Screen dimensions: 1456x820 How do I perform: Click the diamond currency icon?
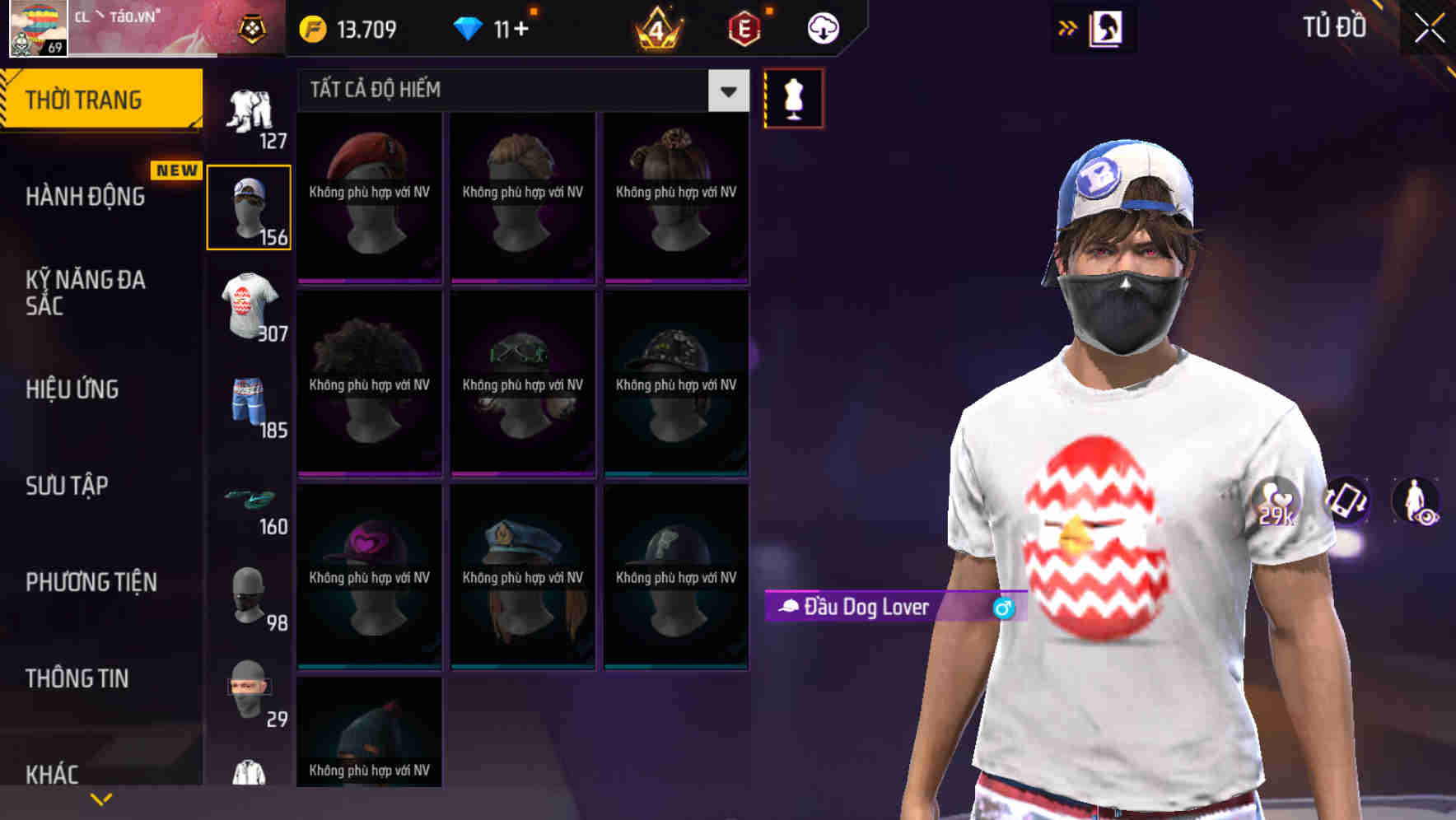pyautogui.click(x=469, y=27)
